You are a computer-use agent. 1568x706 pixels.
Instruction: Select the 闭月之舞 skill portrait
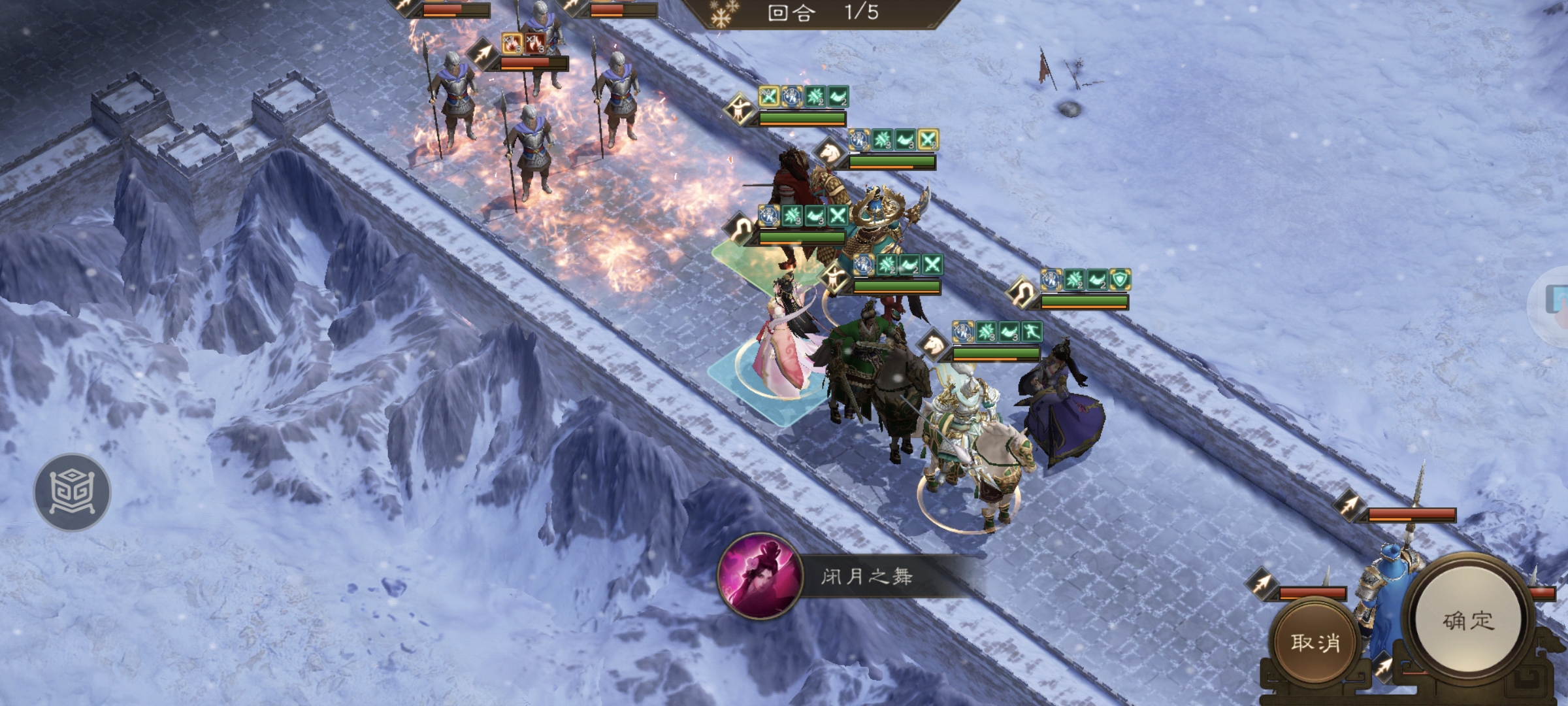pos(759,577)
